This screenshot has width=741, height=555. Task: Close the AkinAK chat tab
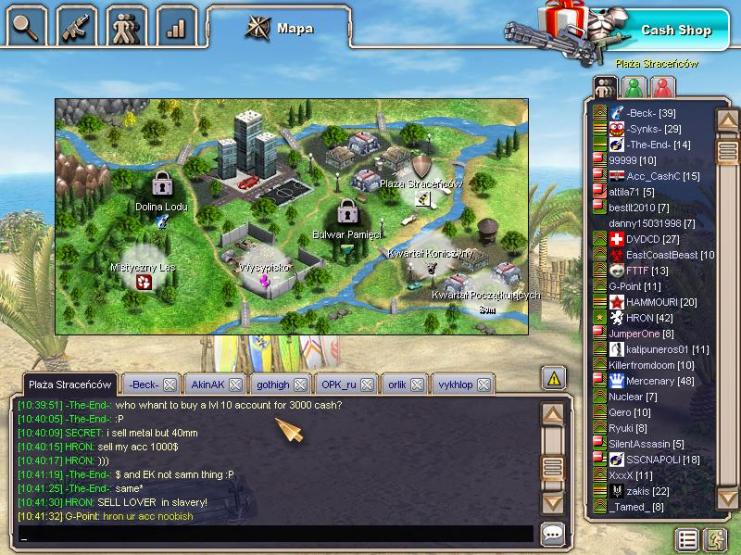235,384
